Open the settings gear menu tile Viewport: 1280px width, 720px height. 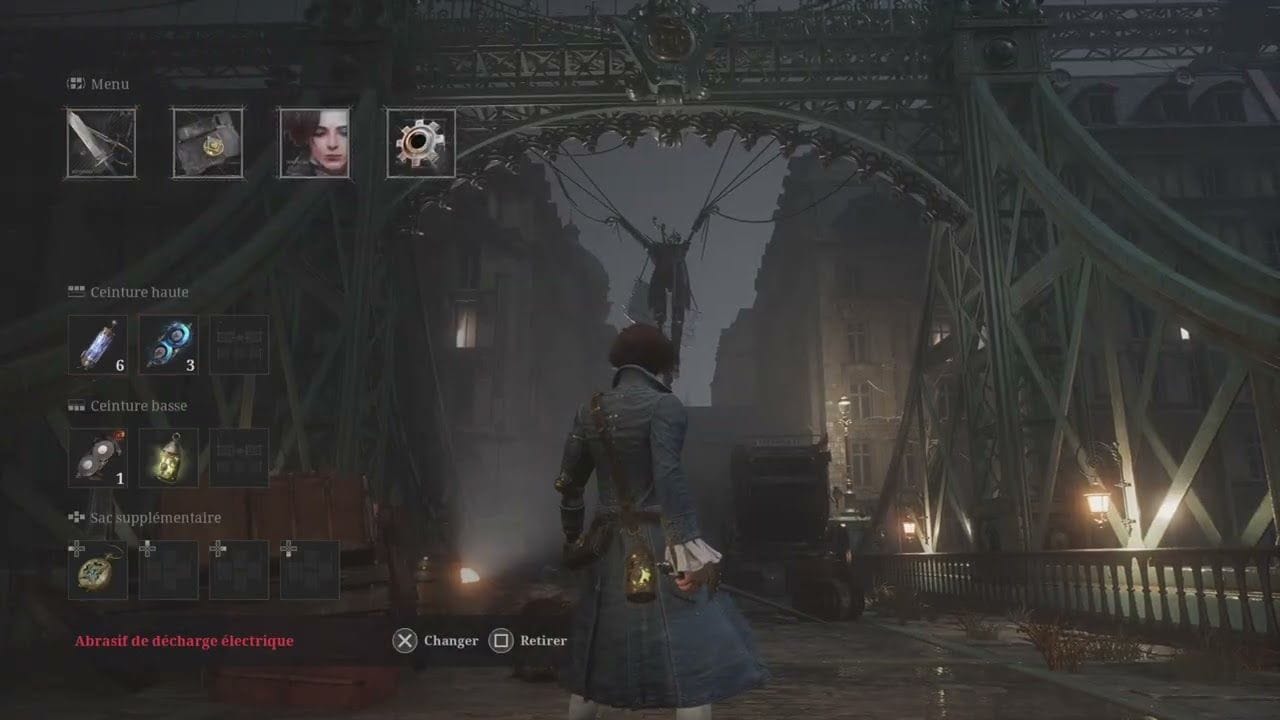pos(421,144)
